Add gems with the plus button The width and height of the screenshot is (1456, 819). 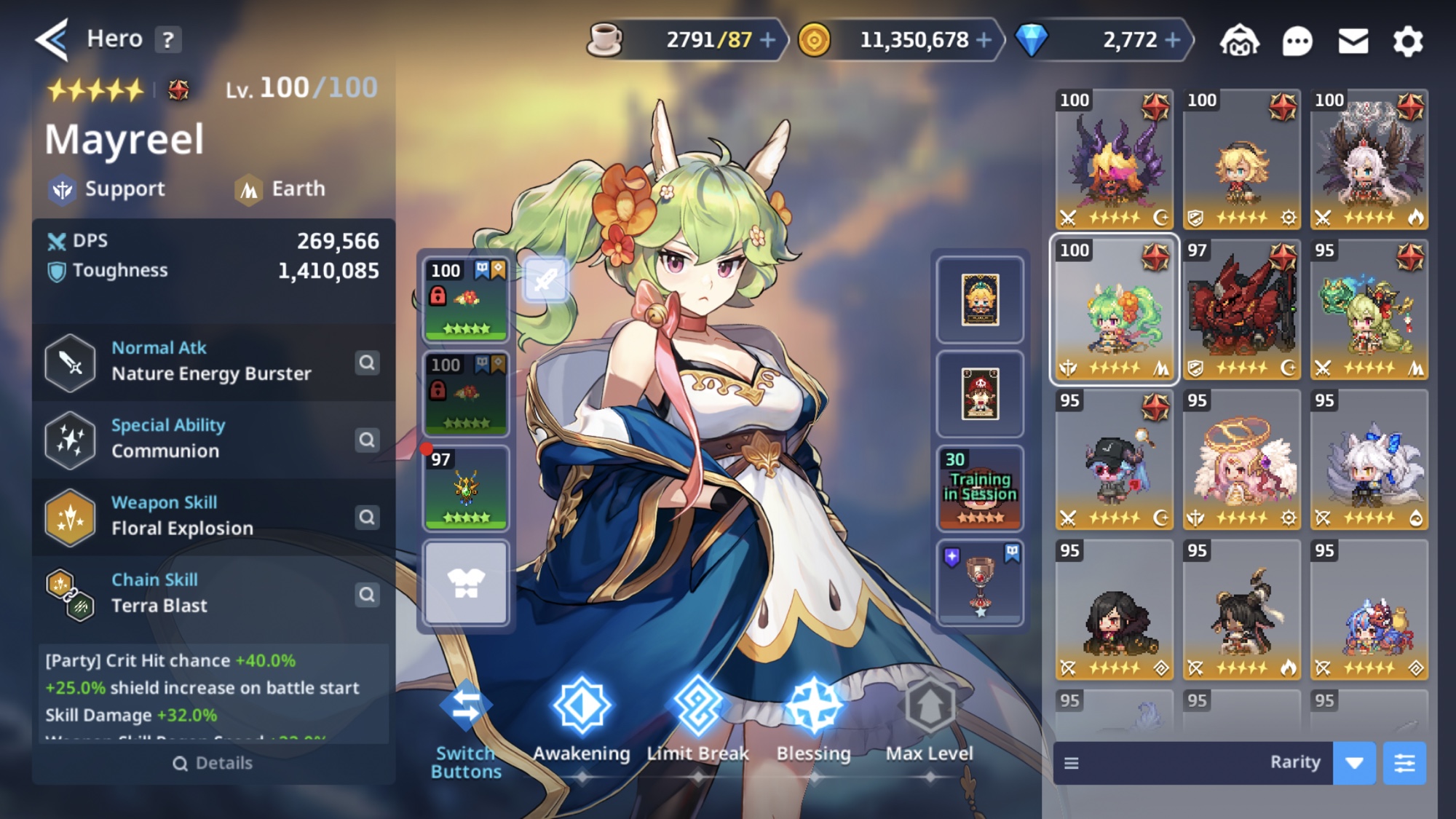[1173, 40]
